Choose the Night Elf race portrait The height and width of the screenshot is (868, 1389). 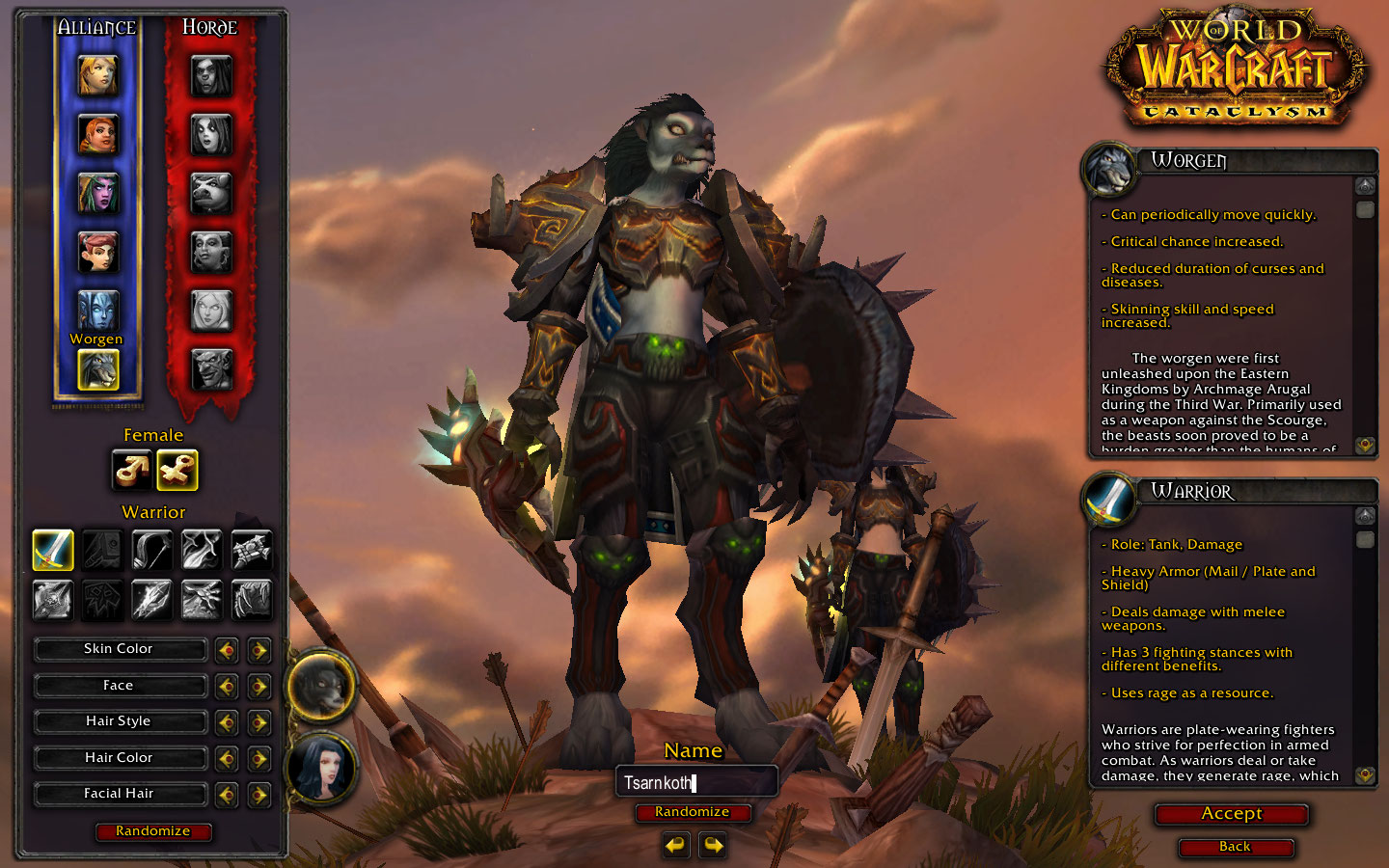(97, 193)
